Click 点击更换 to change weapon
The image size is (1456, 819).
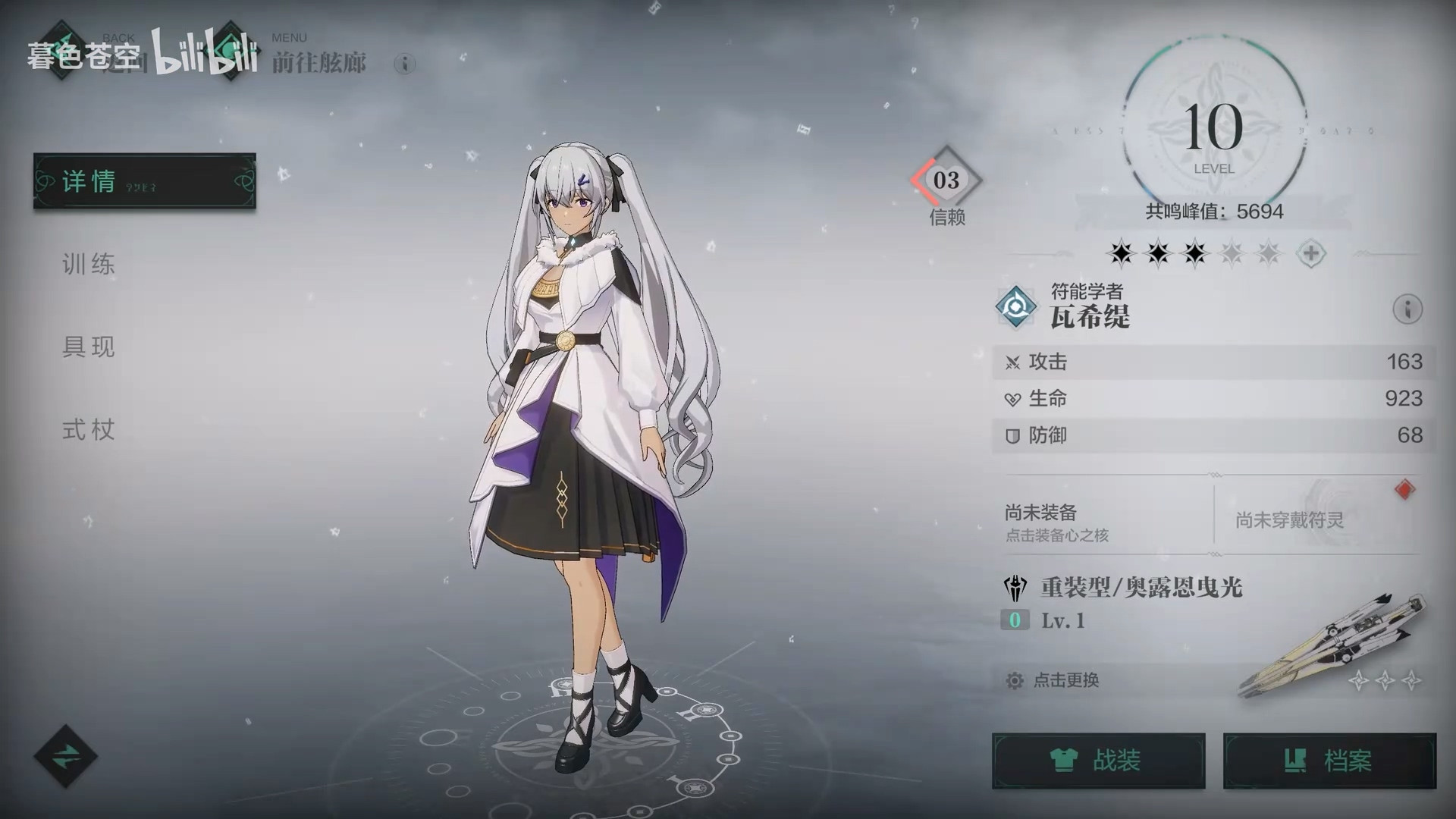pos(1065,680)
